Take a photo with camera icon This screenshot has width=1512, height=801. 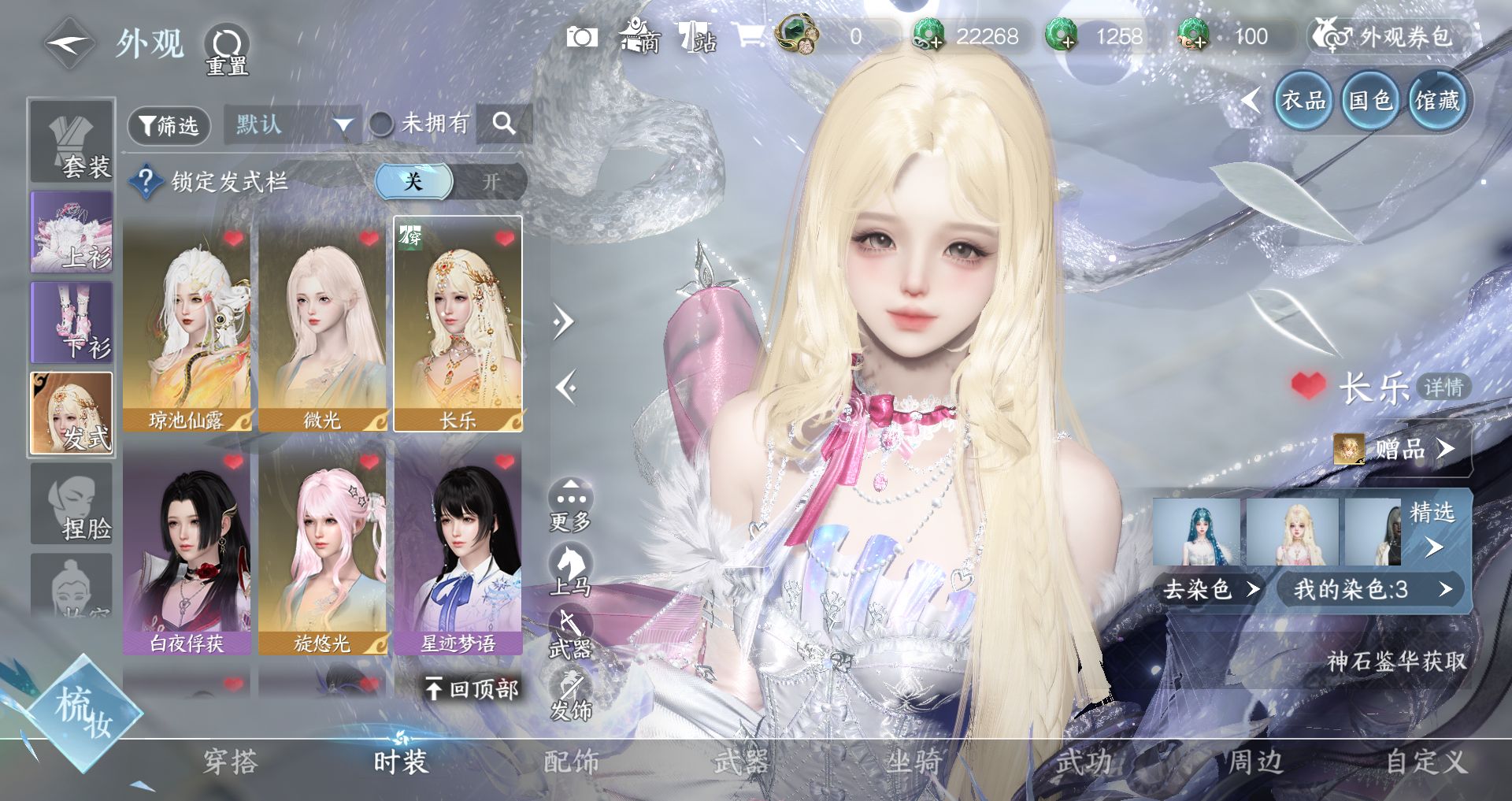coord(582,37)
